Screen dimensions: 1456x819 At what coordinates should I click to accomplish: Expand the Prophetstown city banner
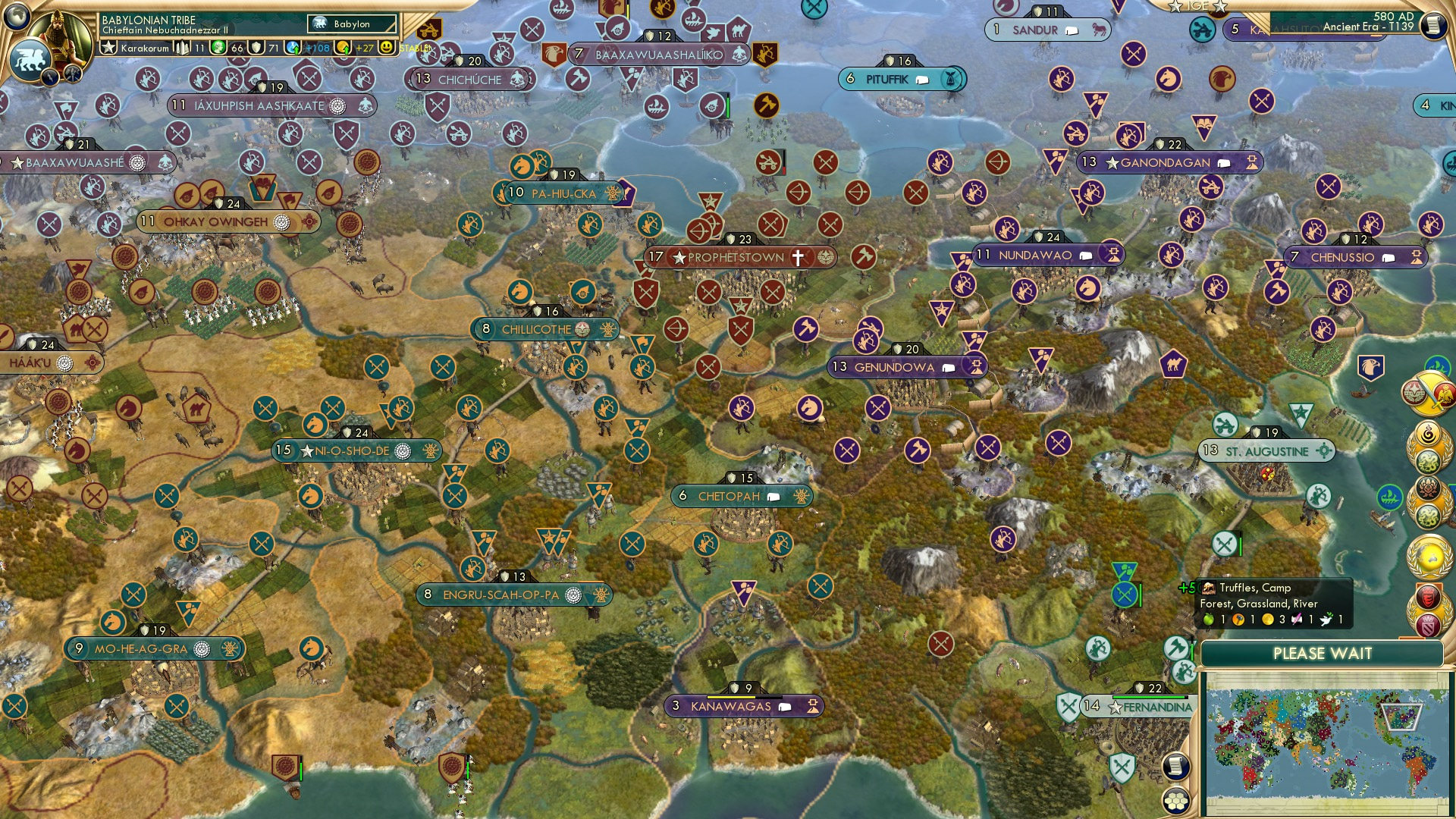732,258
